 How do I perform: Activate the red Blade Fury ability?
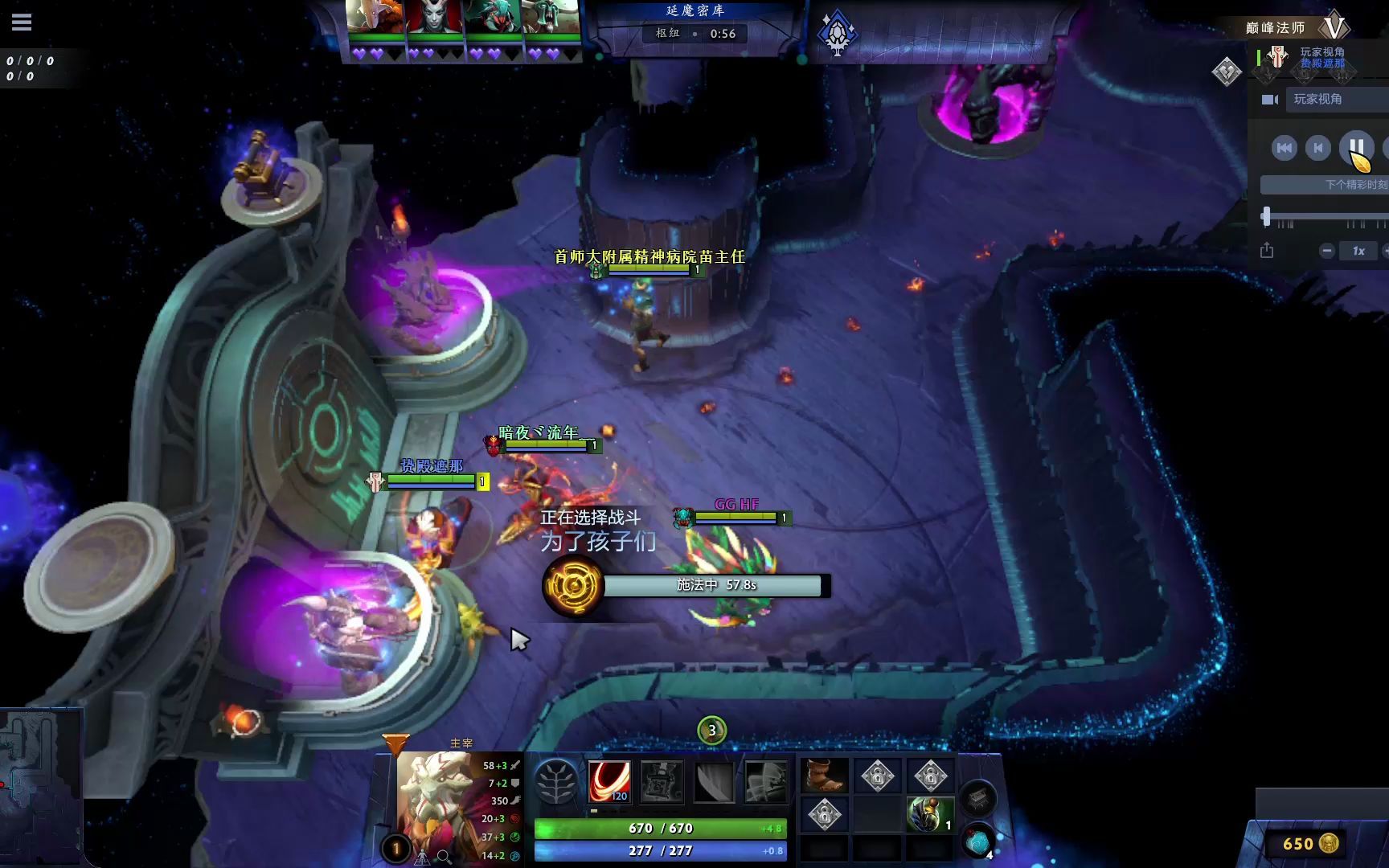(608, 780)
